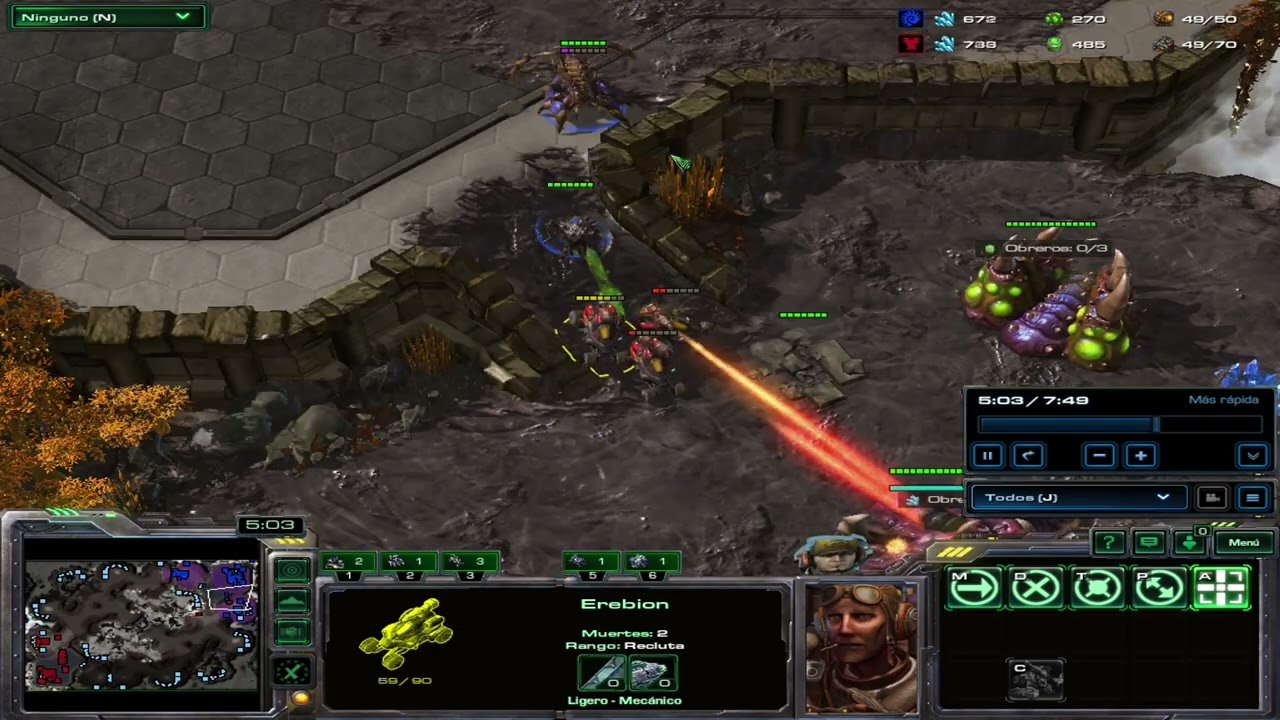Open the Todos (J) player dropdown
Viewport: 1280px width, 720px height.
click(1078, 497)
